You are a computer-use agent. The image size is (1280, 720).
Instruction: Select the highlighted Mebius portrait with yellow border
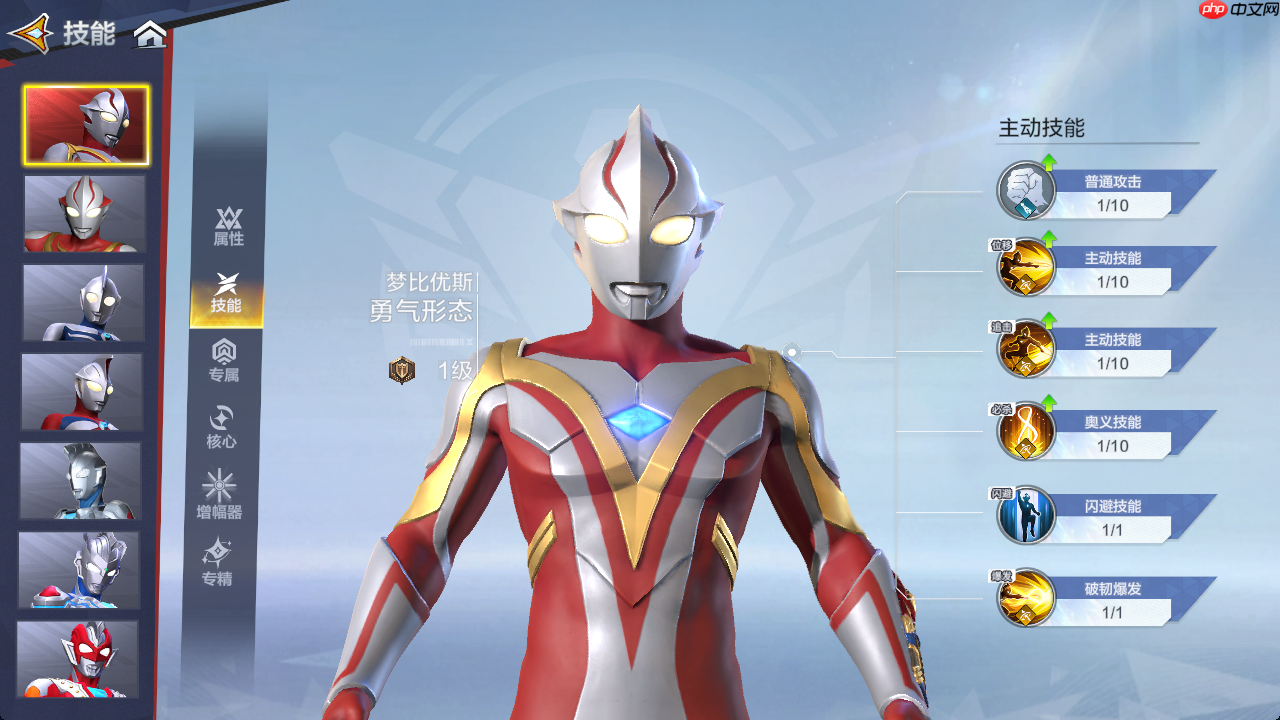[87, 125]
